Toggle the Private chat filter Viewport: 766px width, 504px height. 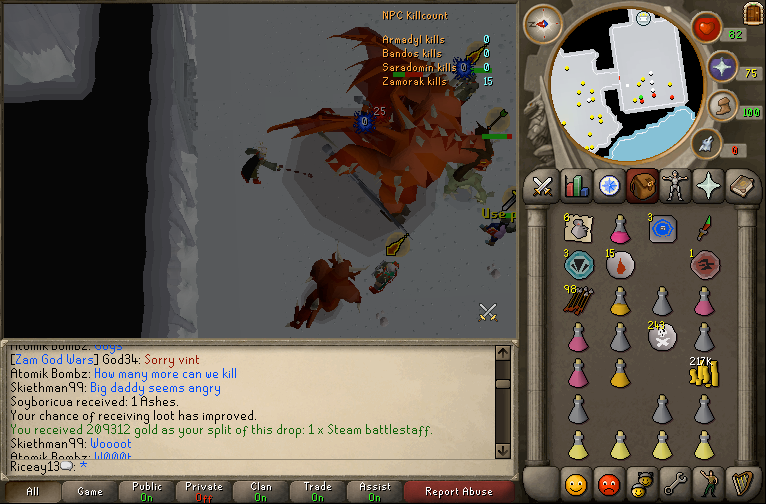click(x=204, y=491)
